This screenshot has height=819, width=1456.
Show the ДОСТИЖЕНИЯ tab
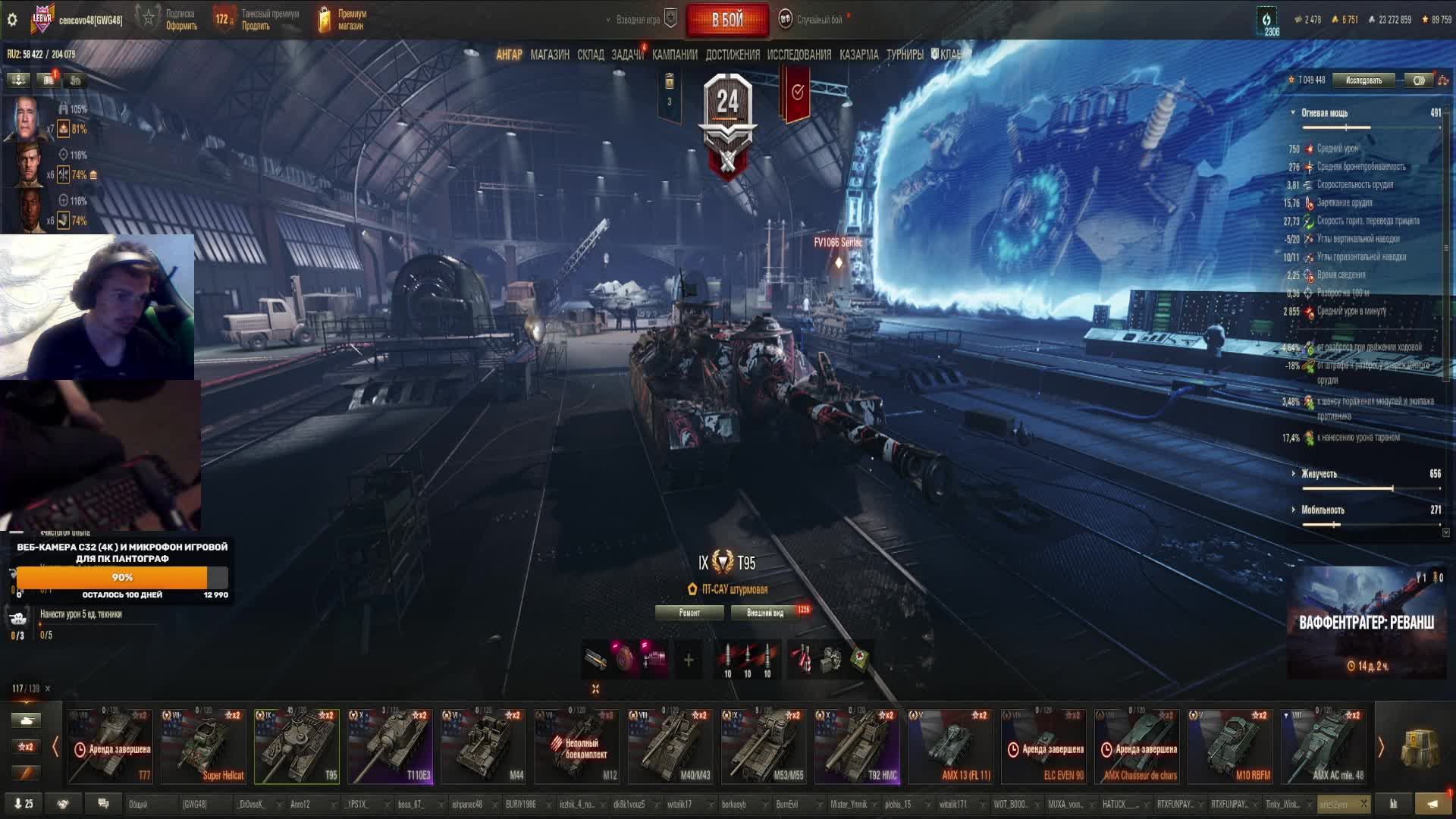[x=732, y=55]
